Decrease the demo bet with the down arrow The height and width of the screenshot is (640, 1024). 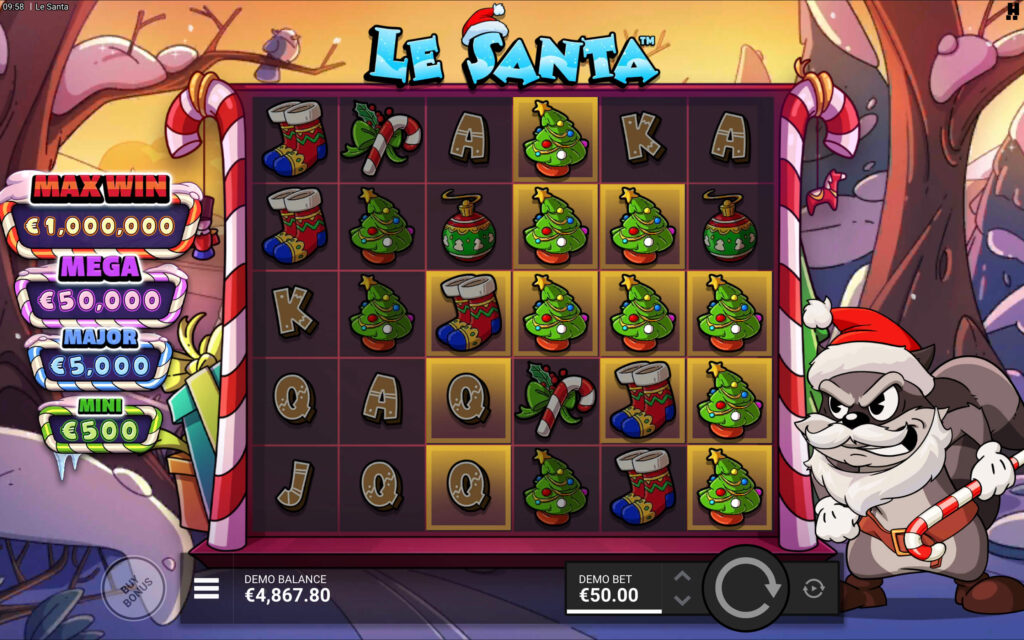pos(682,600)
